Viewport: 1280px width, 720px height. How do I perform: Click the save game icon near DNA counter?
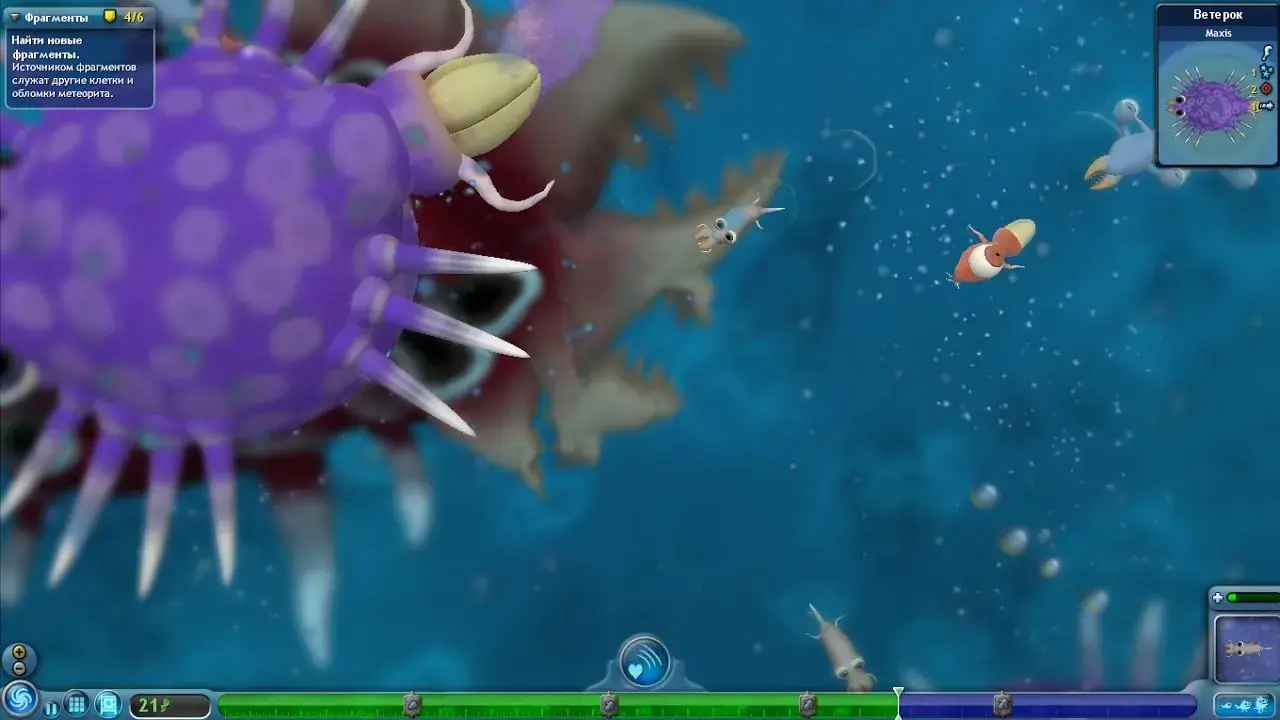(108, 702)
